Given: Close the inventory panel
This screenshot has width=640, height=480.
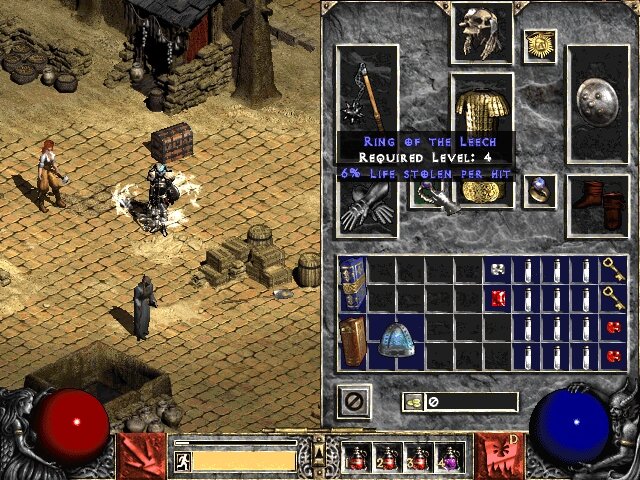Looking at the screenshot, I should point(354,402).
